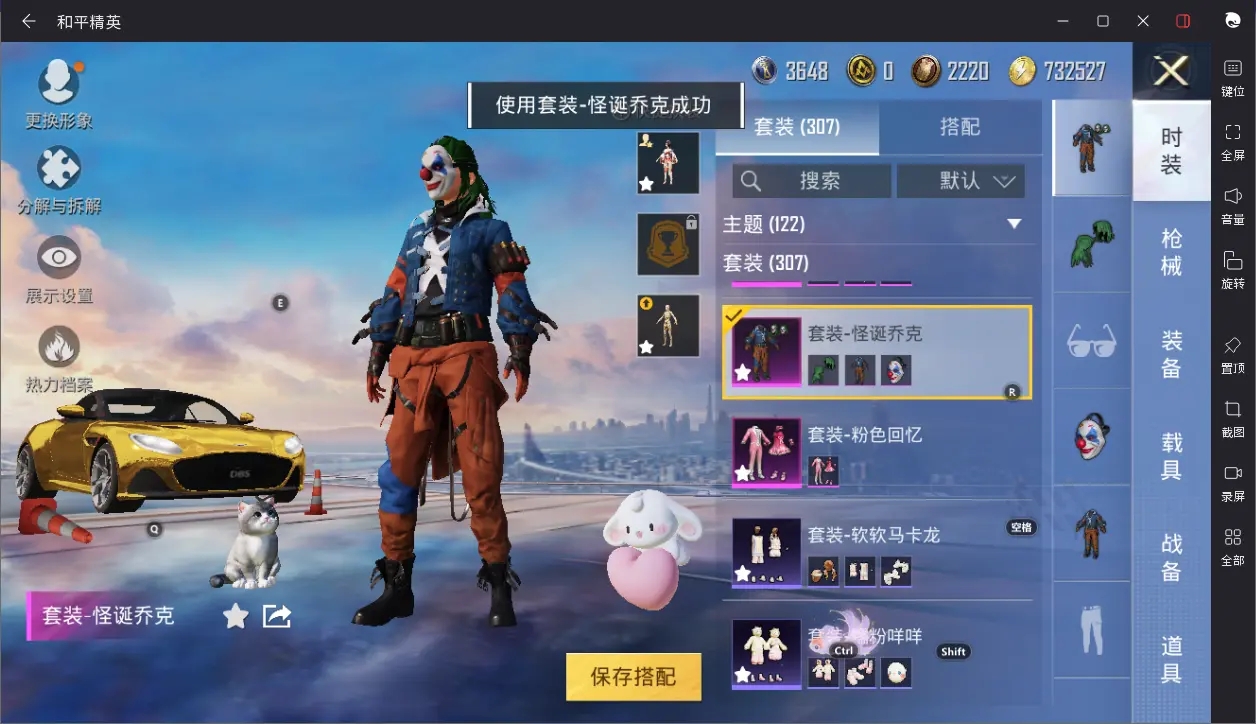This screenshot has width=1256, height=724.
Task: Open 展示设置 display settings
Action: click(x=59, y=259)
